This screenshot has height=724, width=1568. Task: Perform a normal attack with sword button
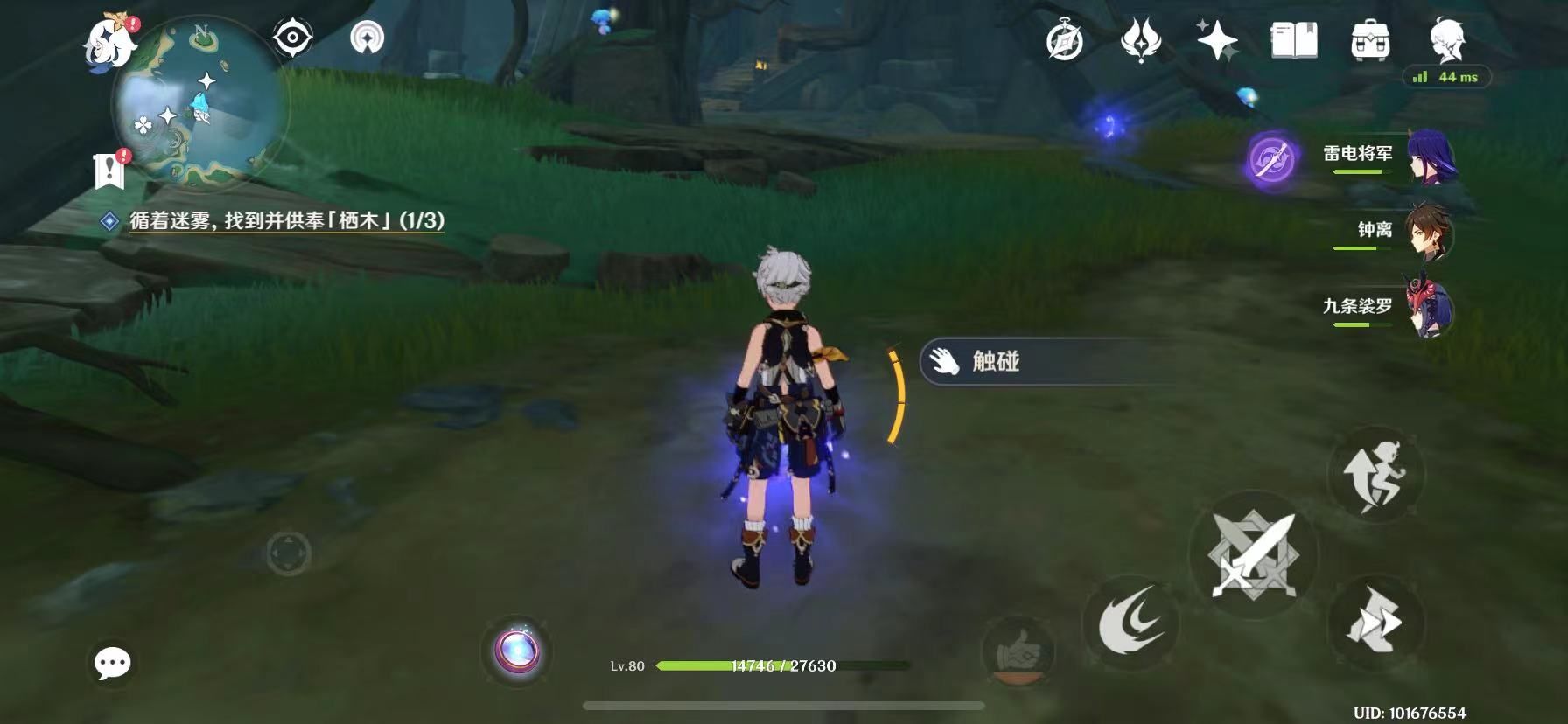click(x=1252, y=554)
